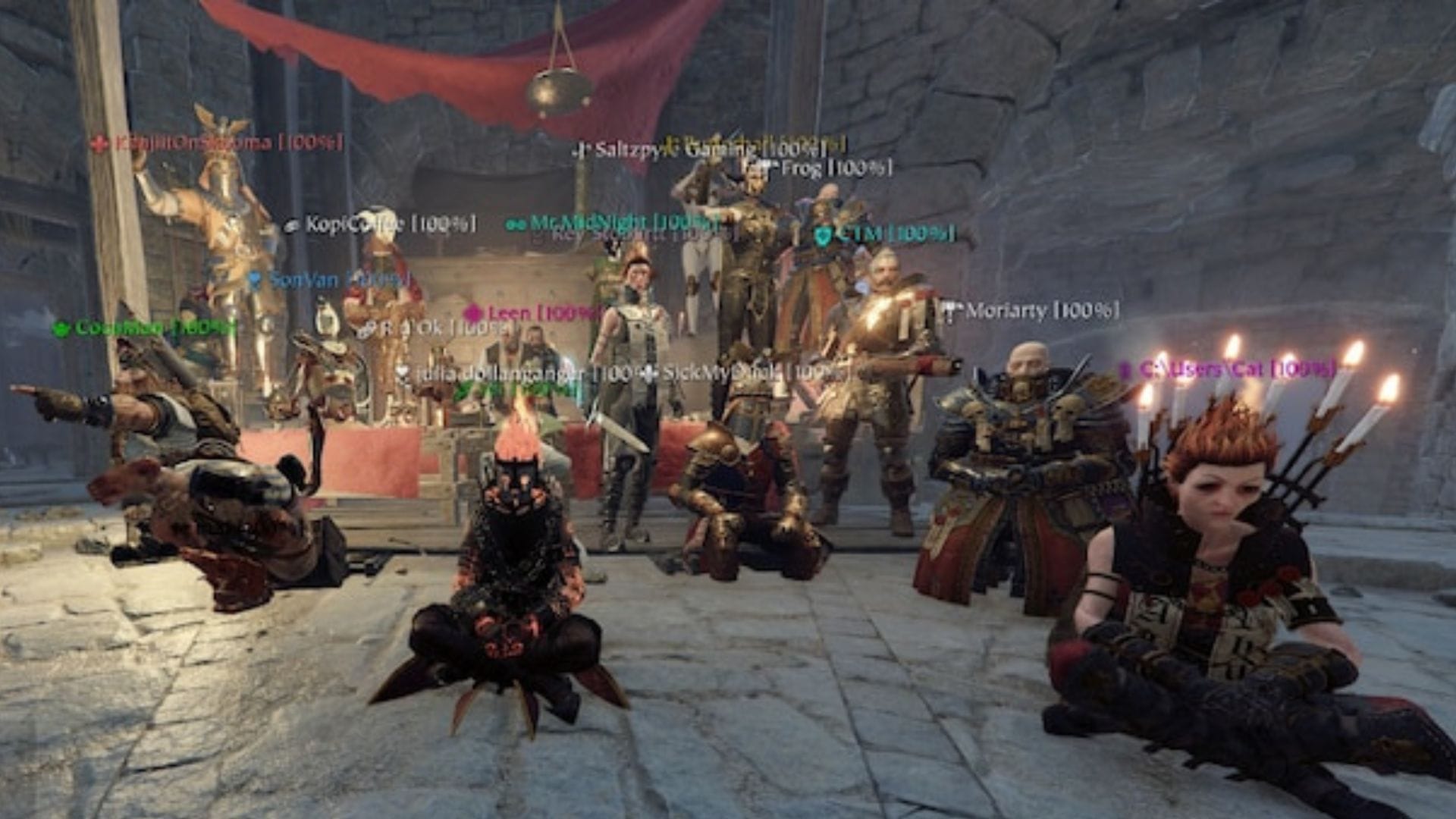Select the red cross icon beside KhajiitOnSkooma
Screen dimensions: 1456x819
pos(101,142)
